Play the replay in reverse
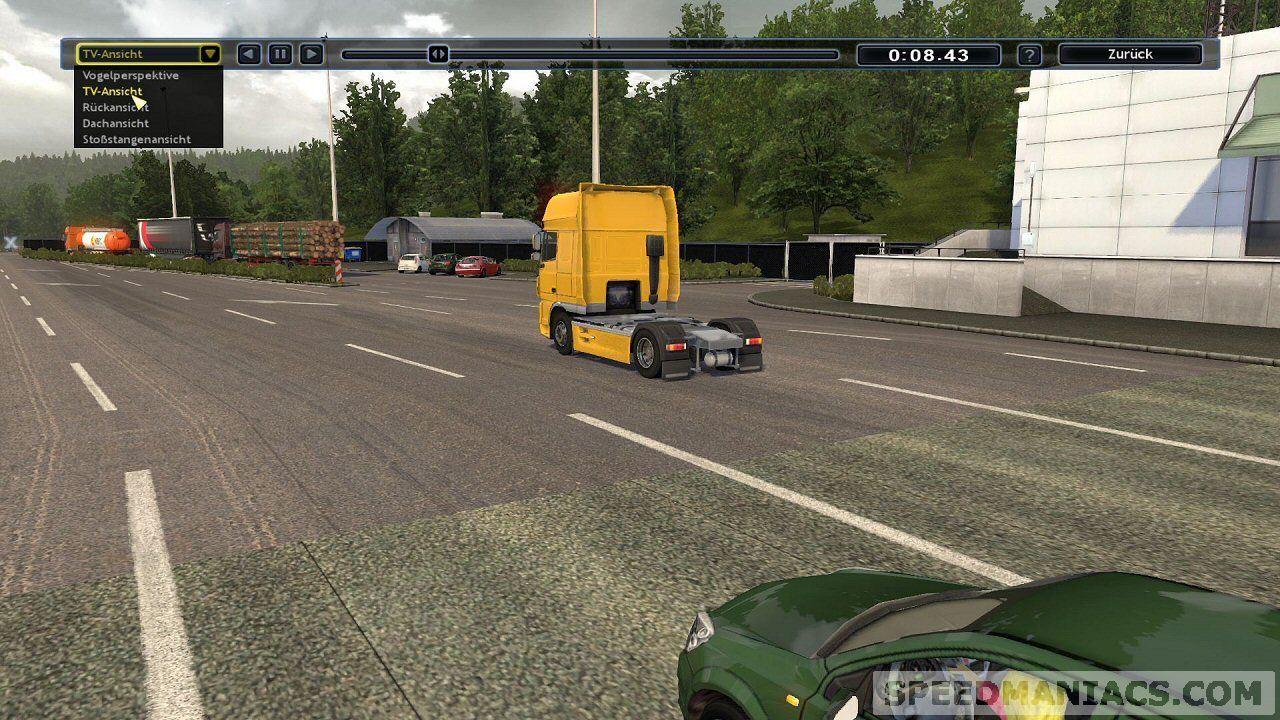The height and width of the screenshot is (720, 1280). [x=249, y=54]
